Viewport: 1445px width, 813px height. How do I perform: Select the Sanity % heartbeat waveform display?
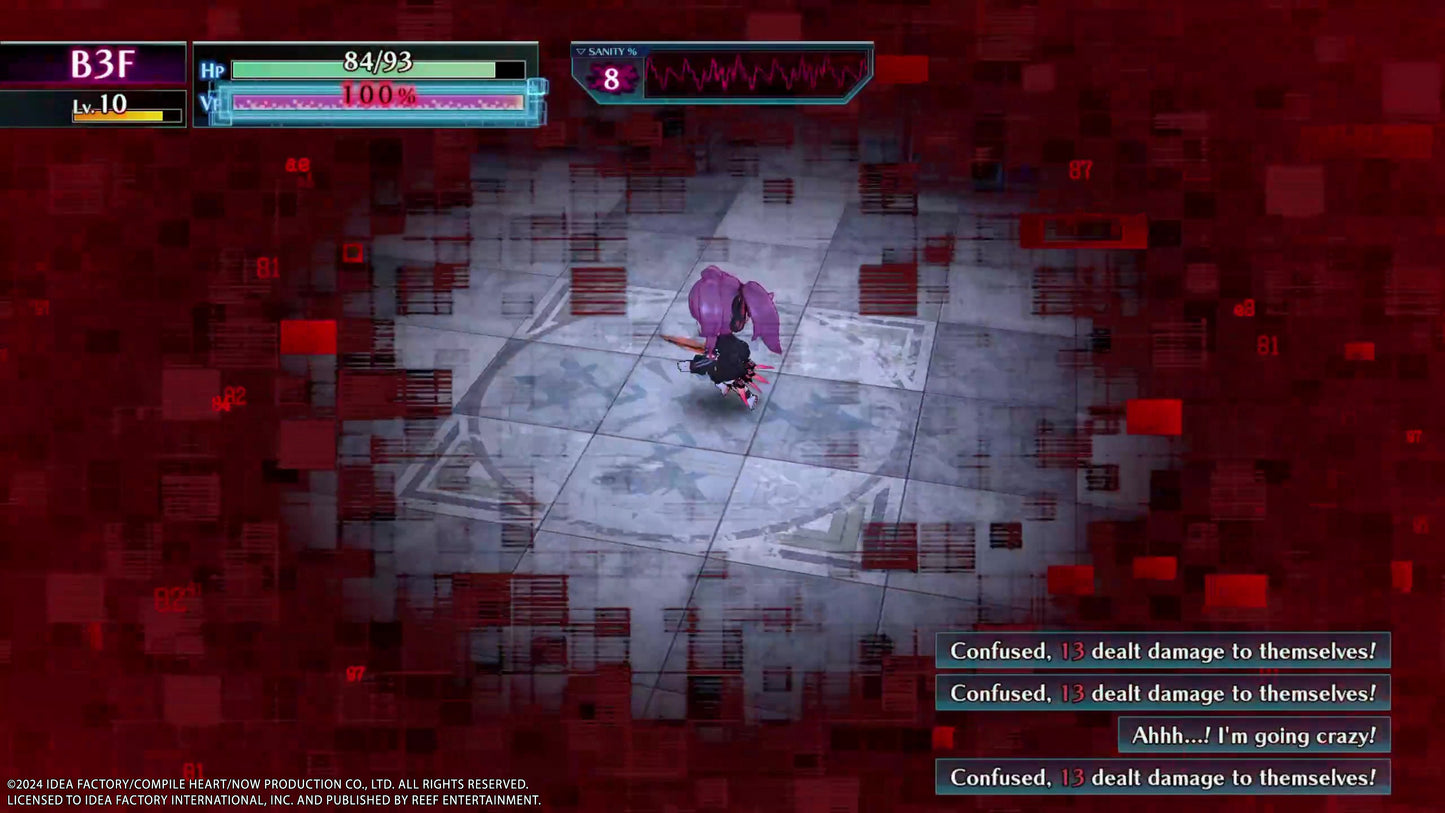point(756,74)
